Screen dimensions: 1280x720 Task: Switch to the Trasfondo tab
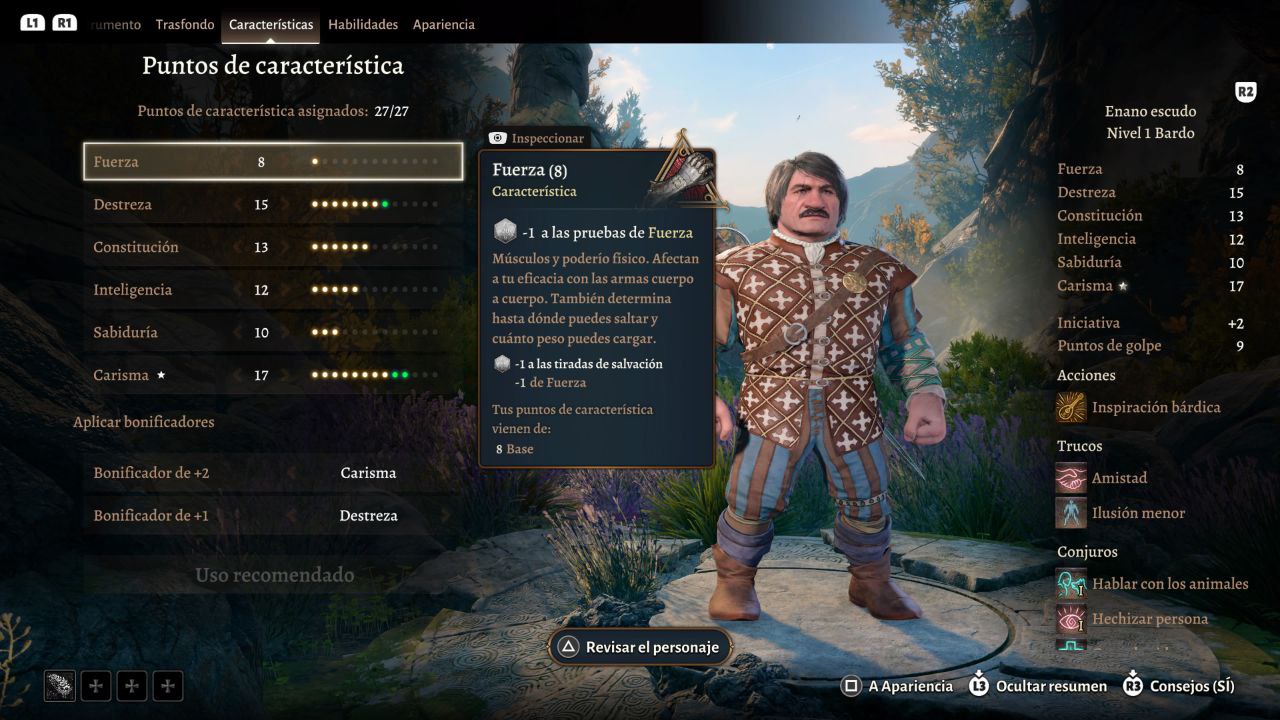coord(185,24)
